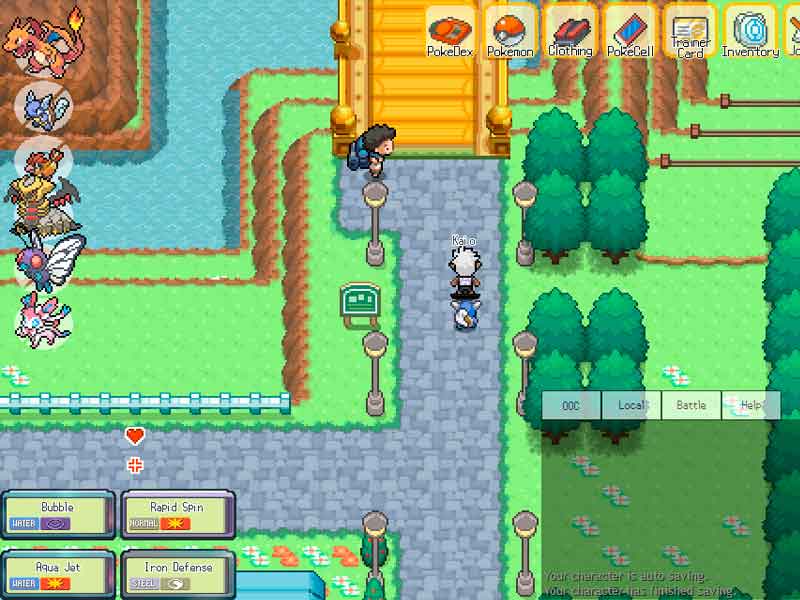Open the Help chat tab
The image size is (800, 600).
750,405
